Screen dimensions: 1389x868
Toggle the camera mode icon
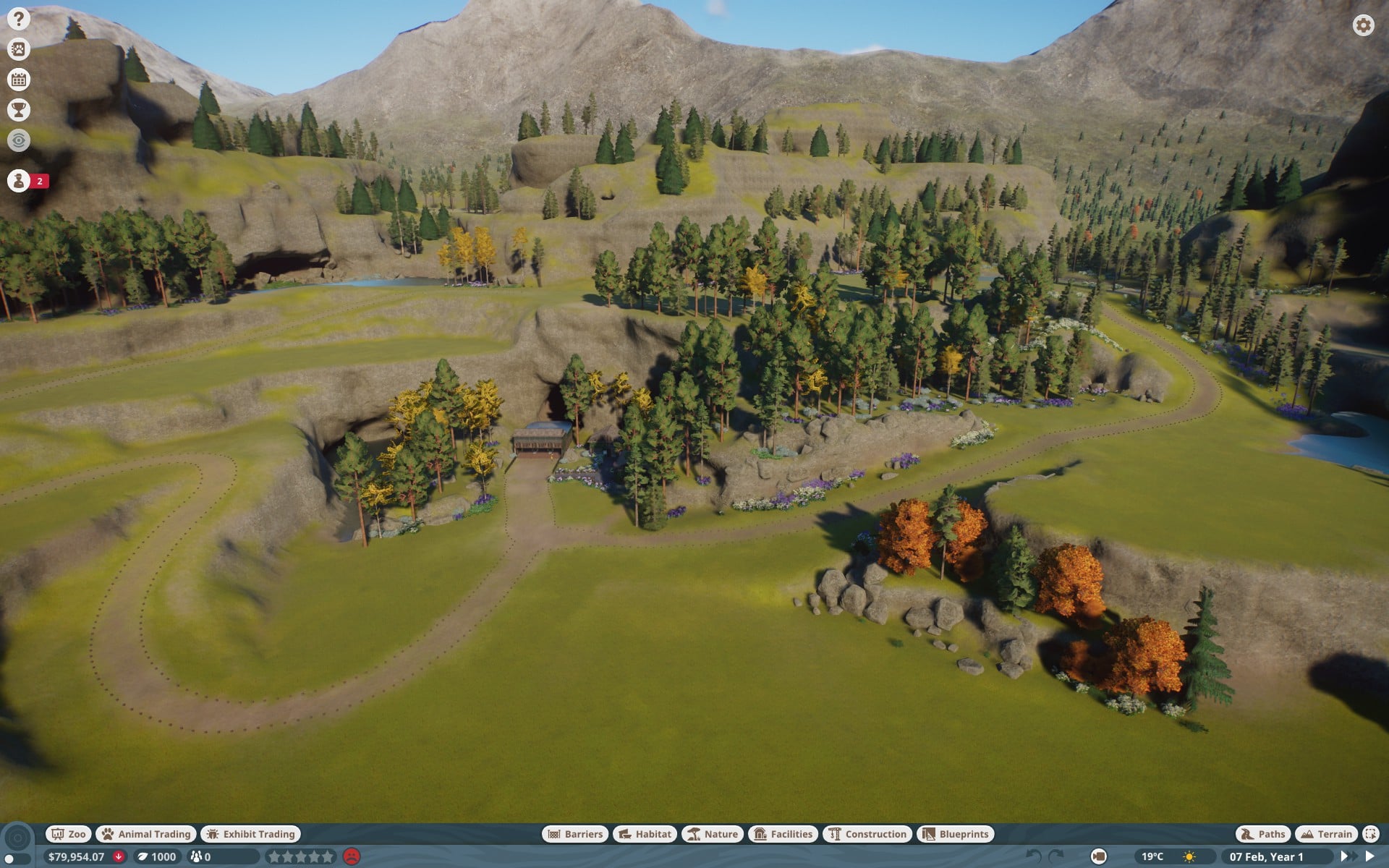coord(1098,857)
